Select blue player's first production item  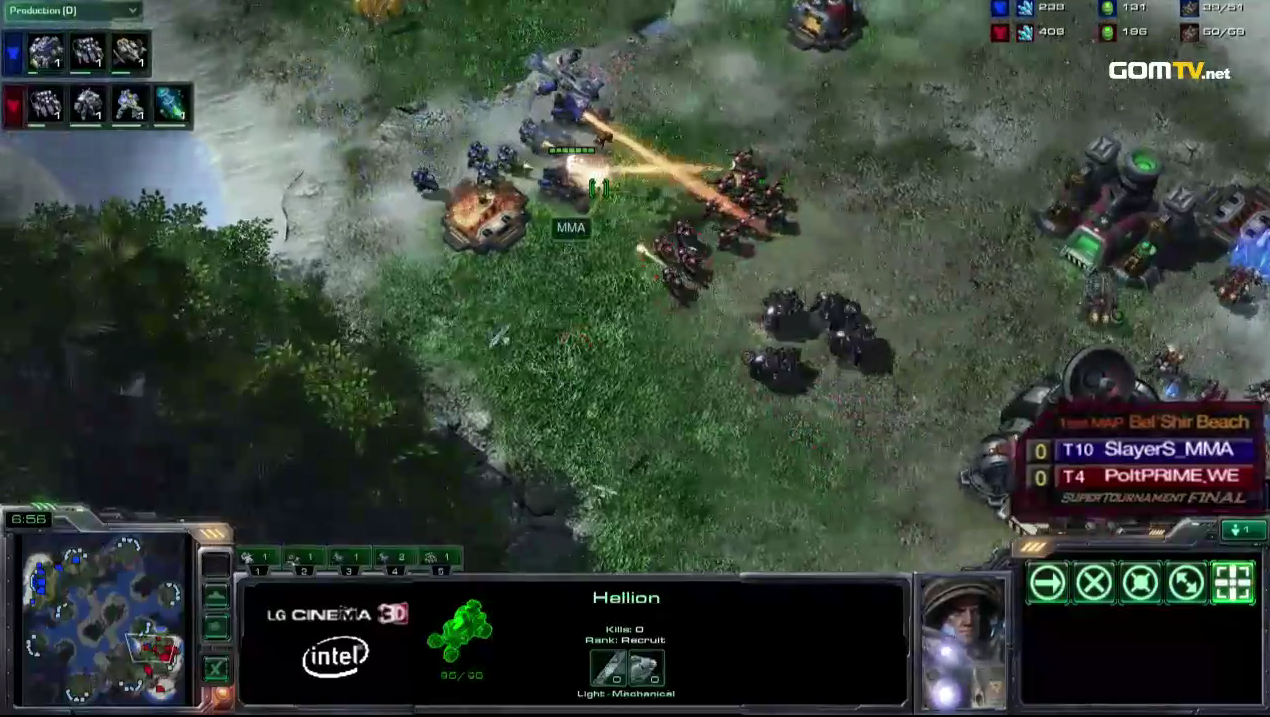click(45, 52)
